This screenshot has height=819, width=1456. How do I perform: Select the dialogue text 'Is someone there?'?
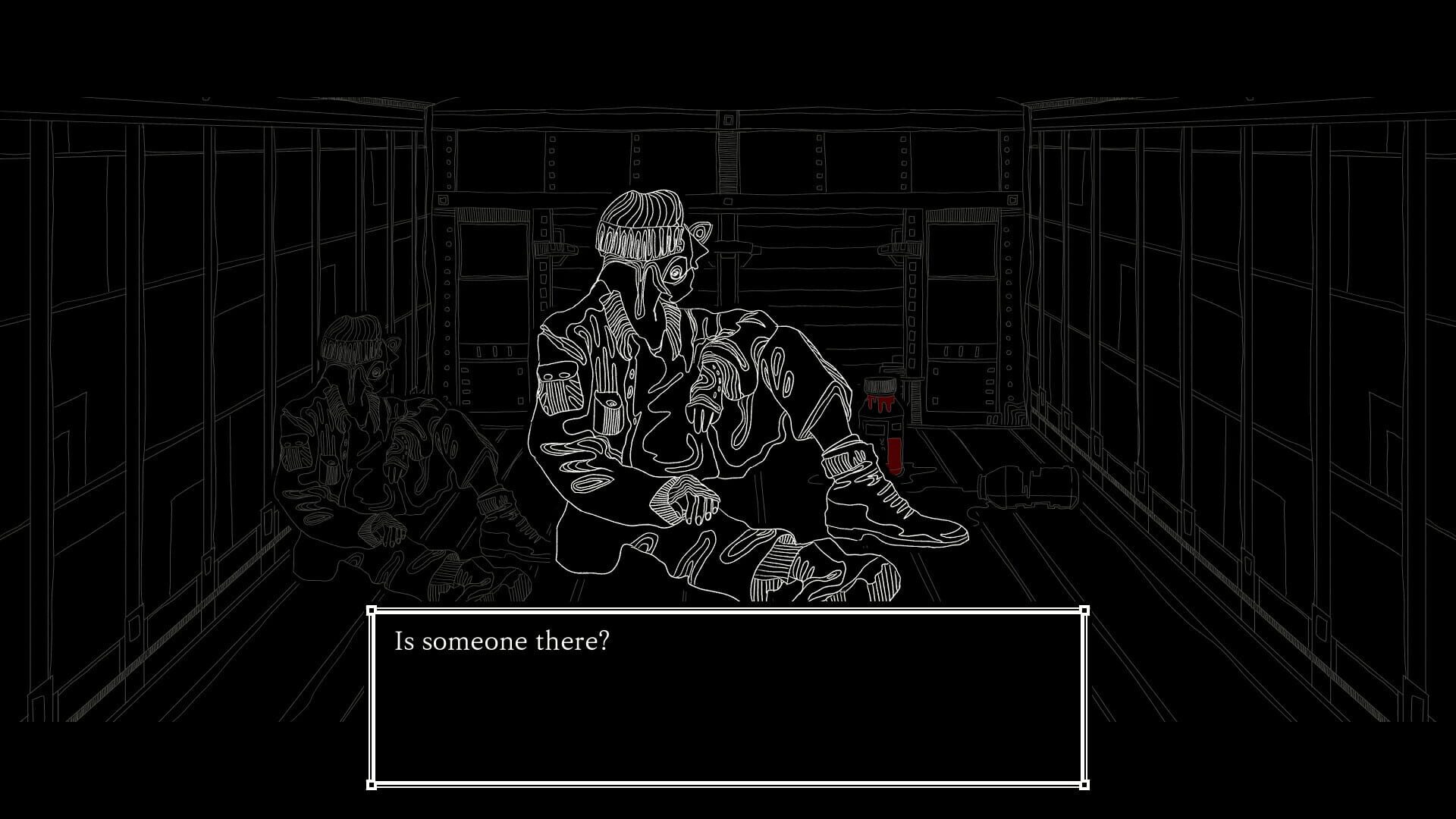[x=501, y=641]
